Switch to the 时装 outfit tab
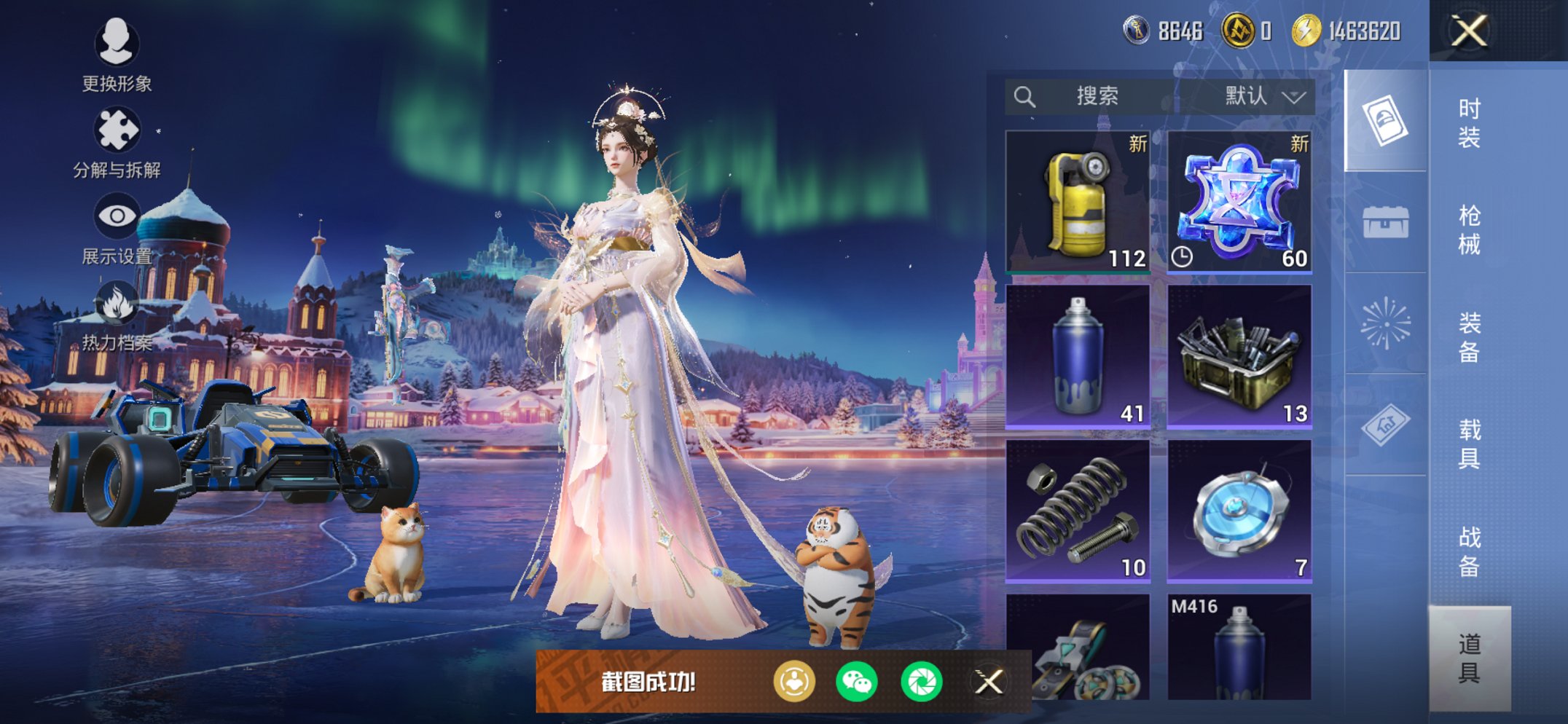 point(1469,122)
